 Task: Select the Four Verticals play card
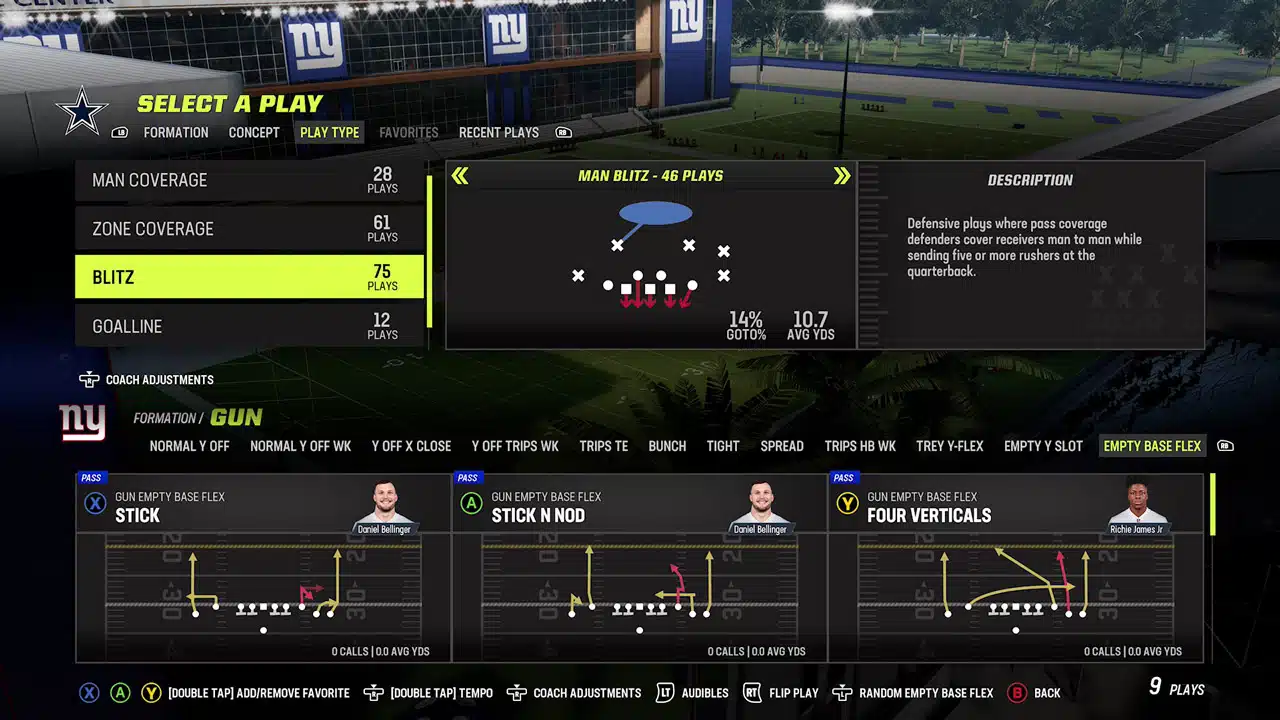(x=1016, y=567)
